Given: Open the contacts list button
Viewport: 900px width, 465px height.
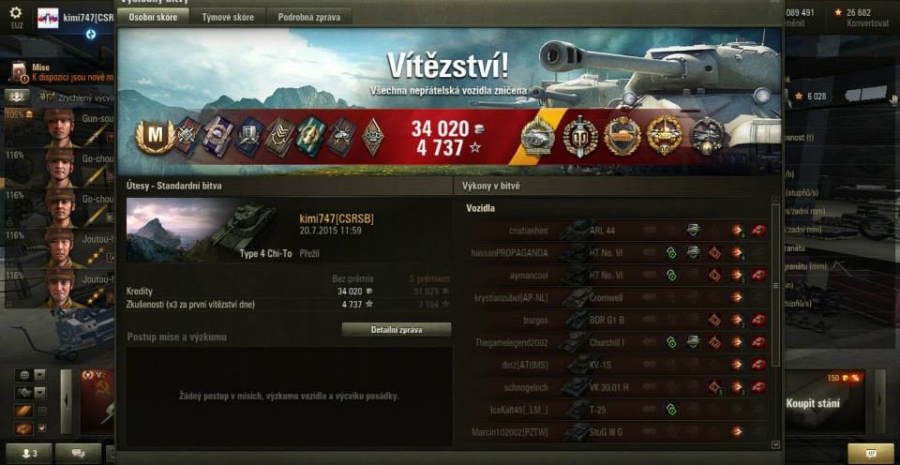Looking at the screenshot, I should pos(28,453).
